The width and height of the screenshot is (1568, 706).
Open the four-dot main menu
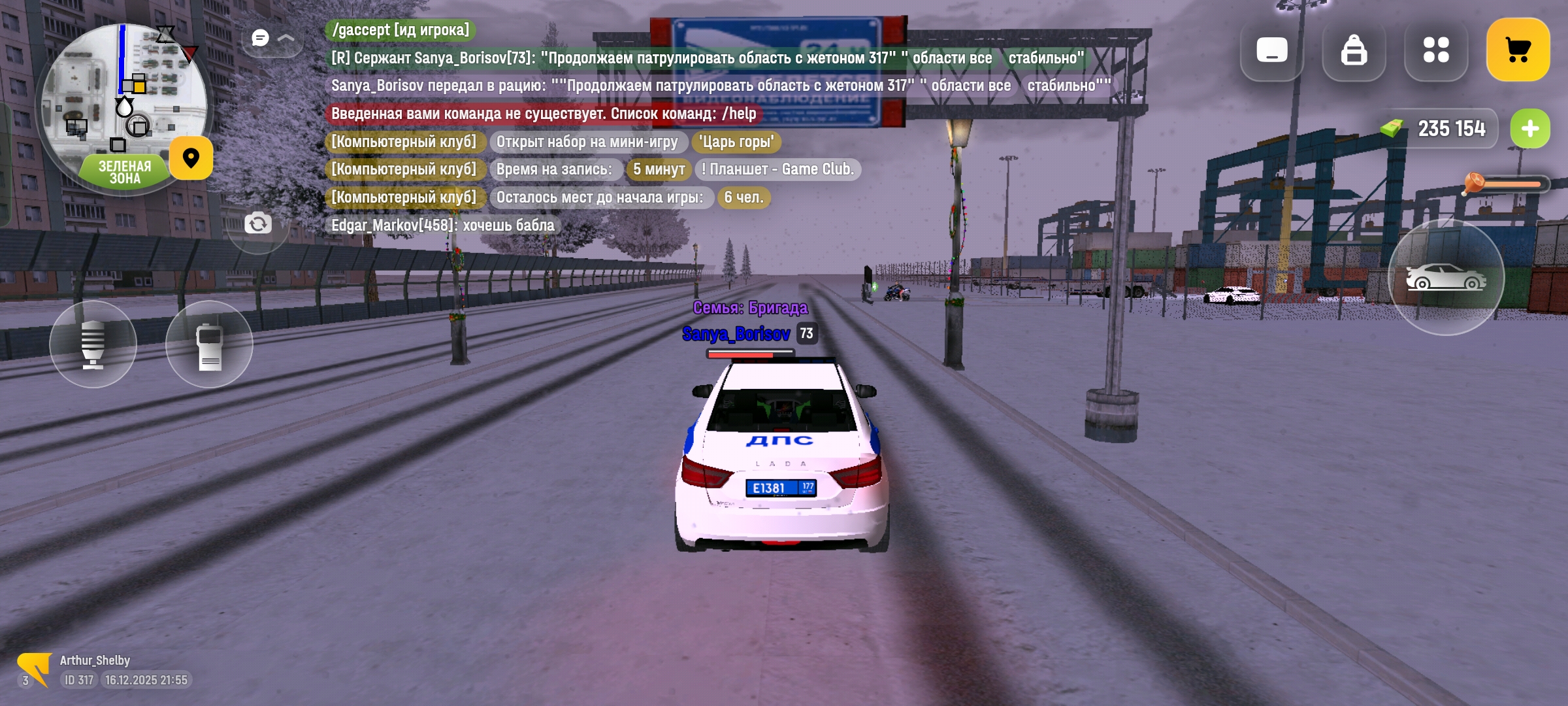[1436, 50]
